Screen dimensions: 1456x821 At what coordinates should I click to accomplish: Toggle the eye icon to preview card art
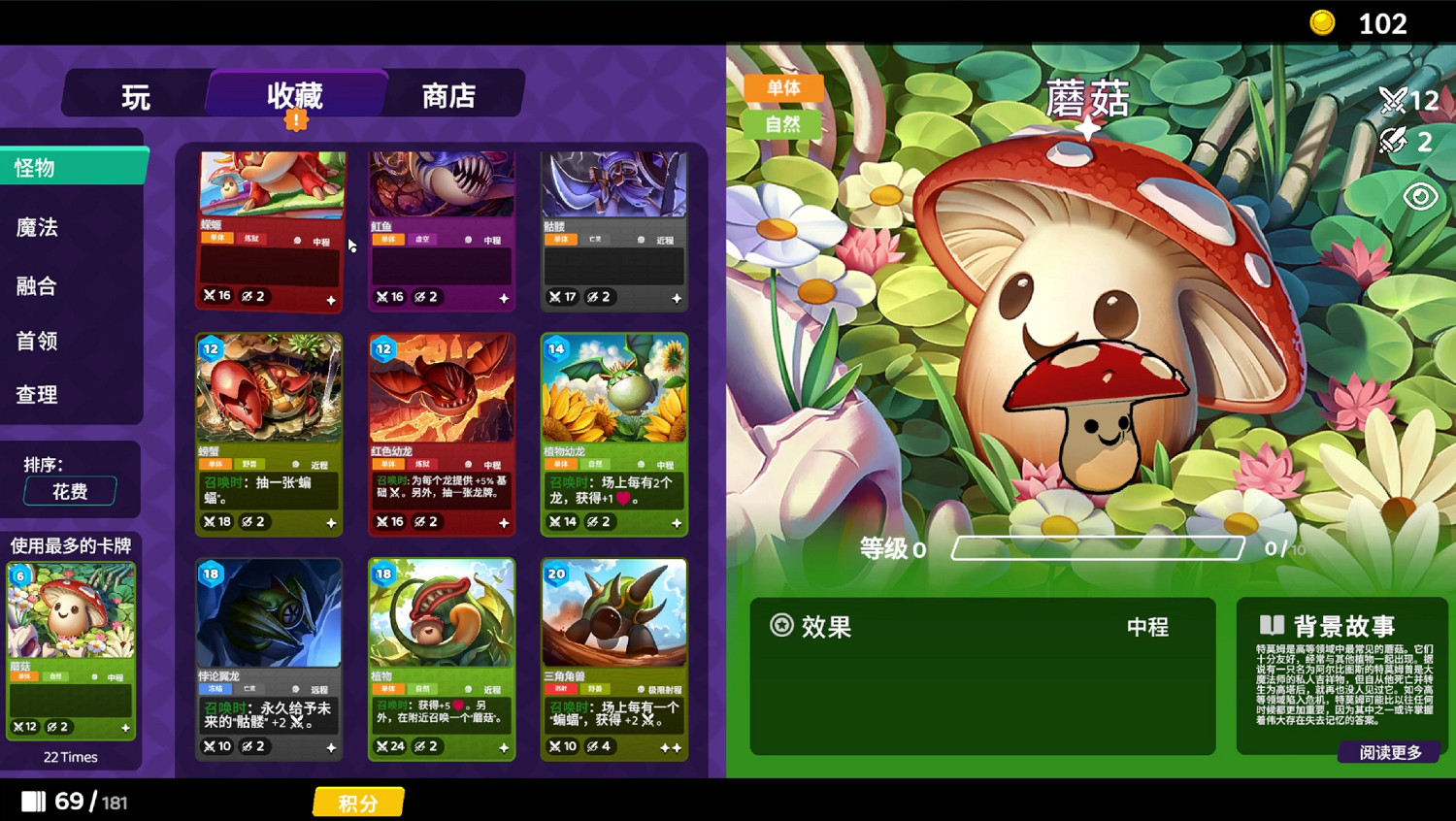pos(1420,194)
